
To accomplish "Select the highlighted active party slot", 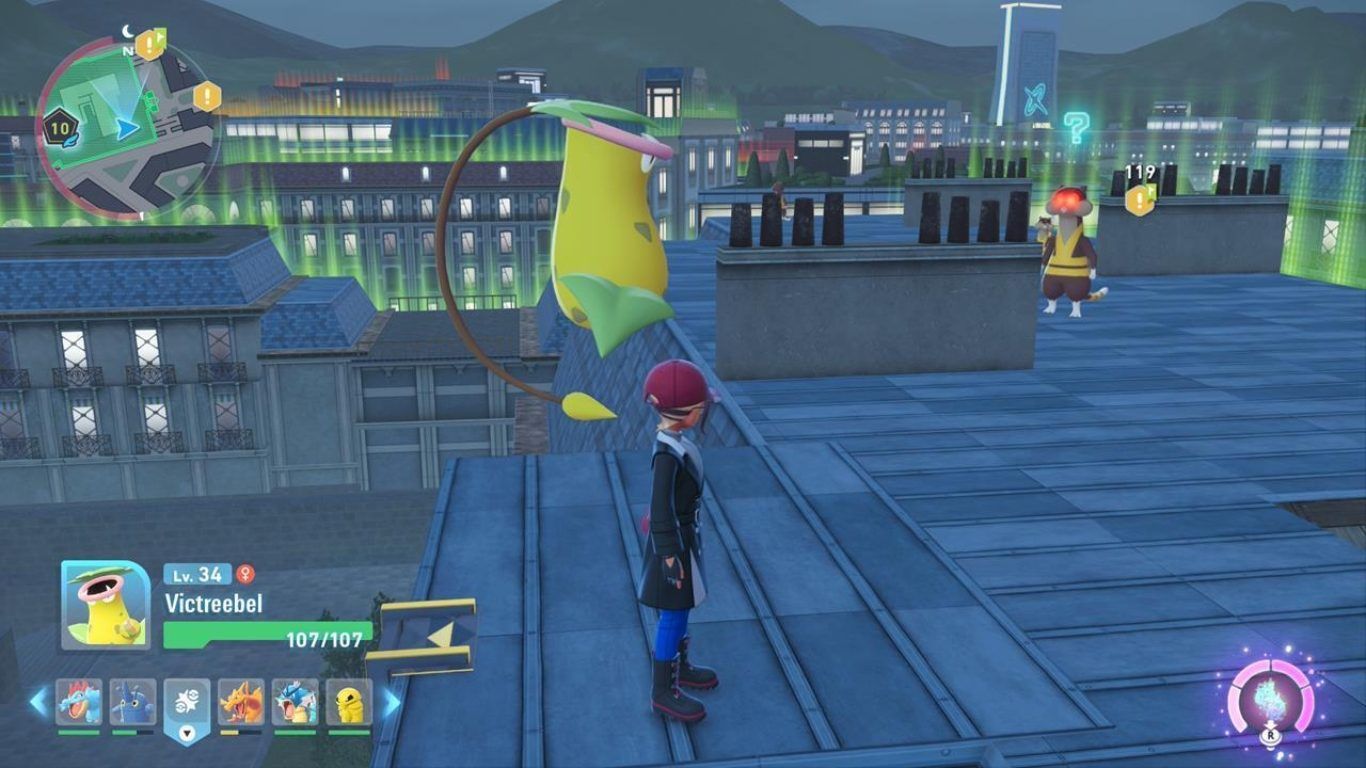I will click(187, 704).
